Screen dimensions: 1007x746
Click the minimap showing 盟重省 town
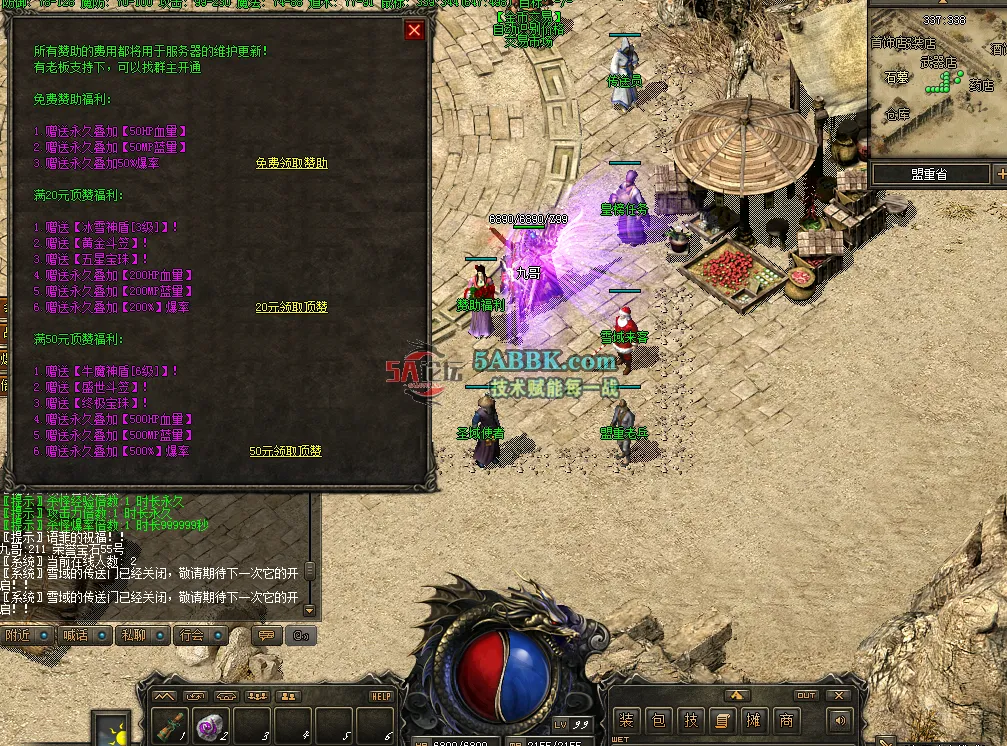(x=937, y=80)
